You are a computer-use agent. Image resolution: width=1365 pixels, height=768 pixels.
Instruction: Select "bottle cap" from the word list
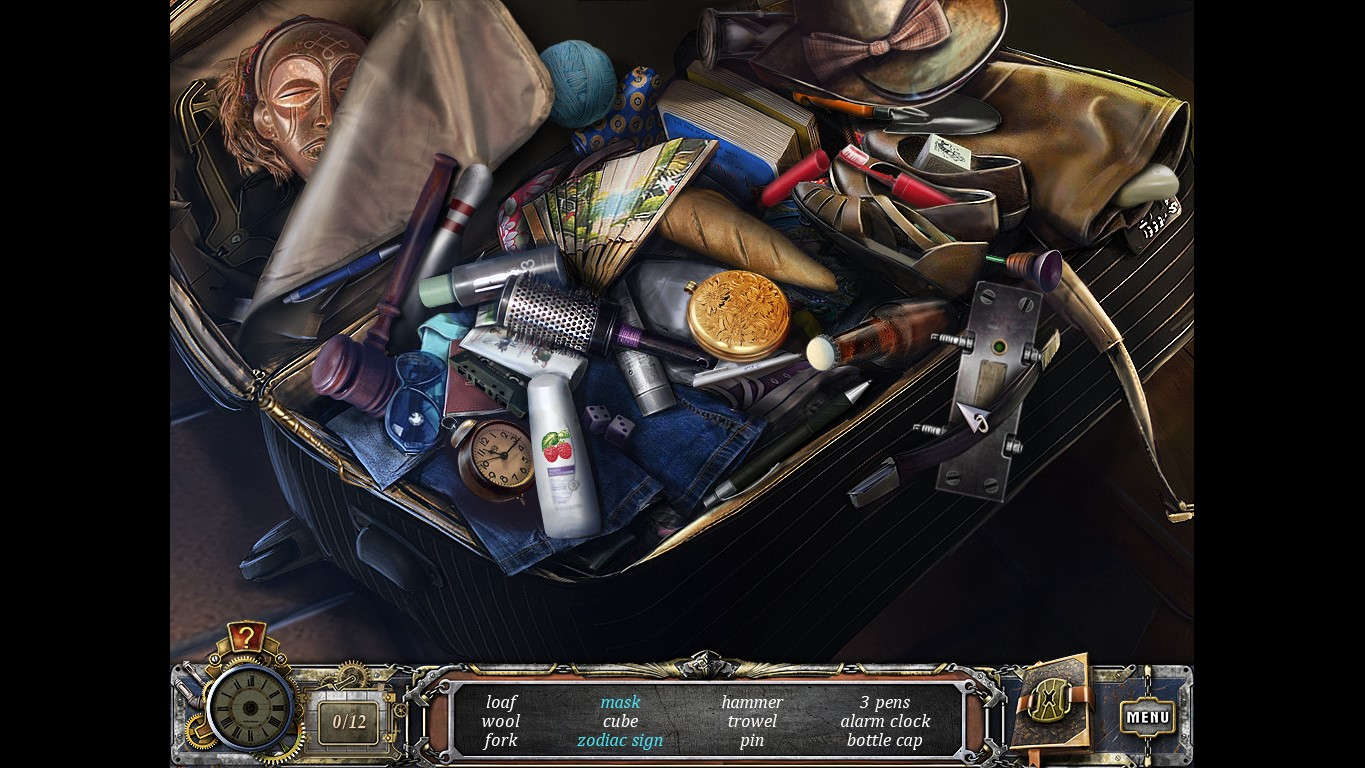click(884, 740)
